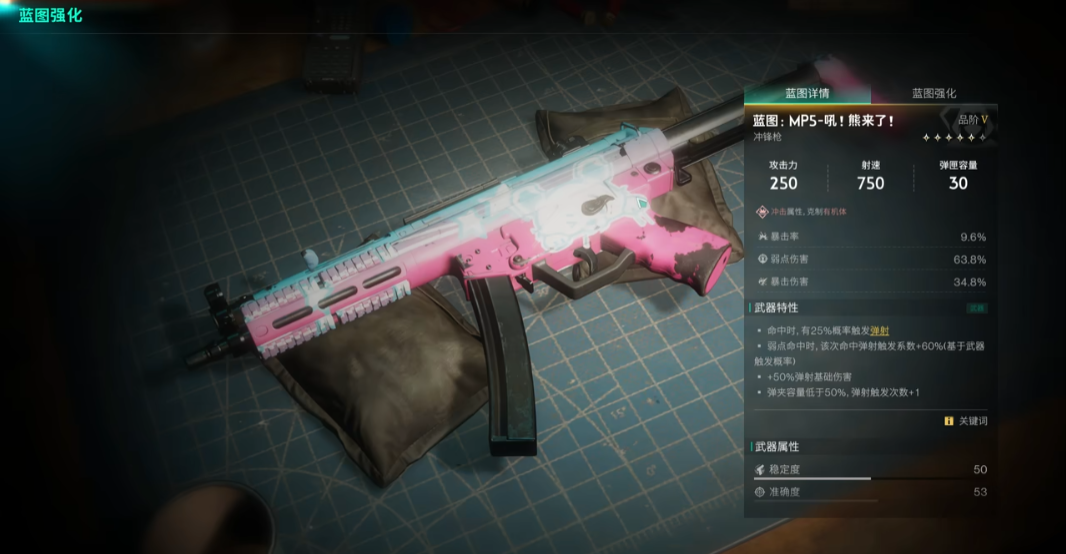Screen dimensions: 1066x554
Task: Switch to the 蓝图详情 tab
Action: (806, 93)
